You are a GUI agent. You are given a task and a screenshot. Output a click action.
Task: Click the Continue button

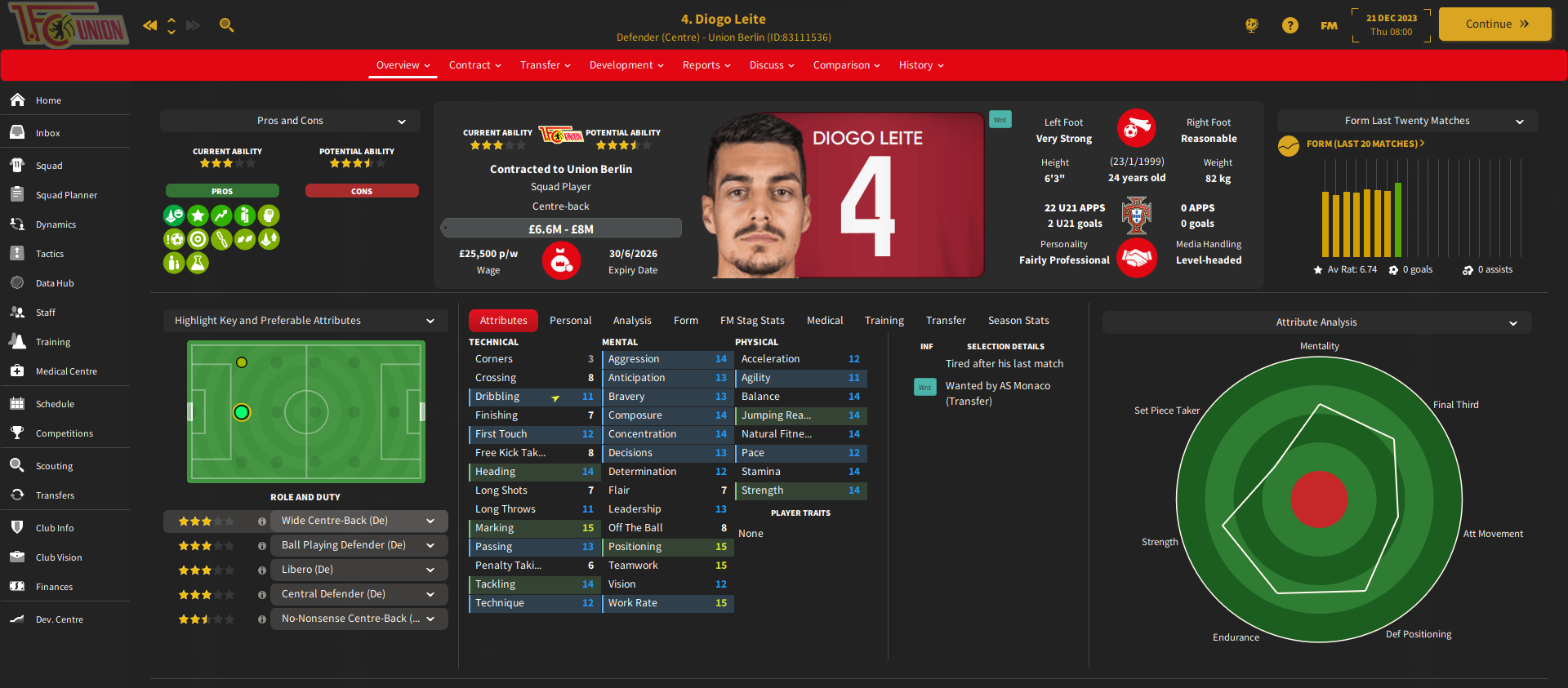tap(1494, 24)
